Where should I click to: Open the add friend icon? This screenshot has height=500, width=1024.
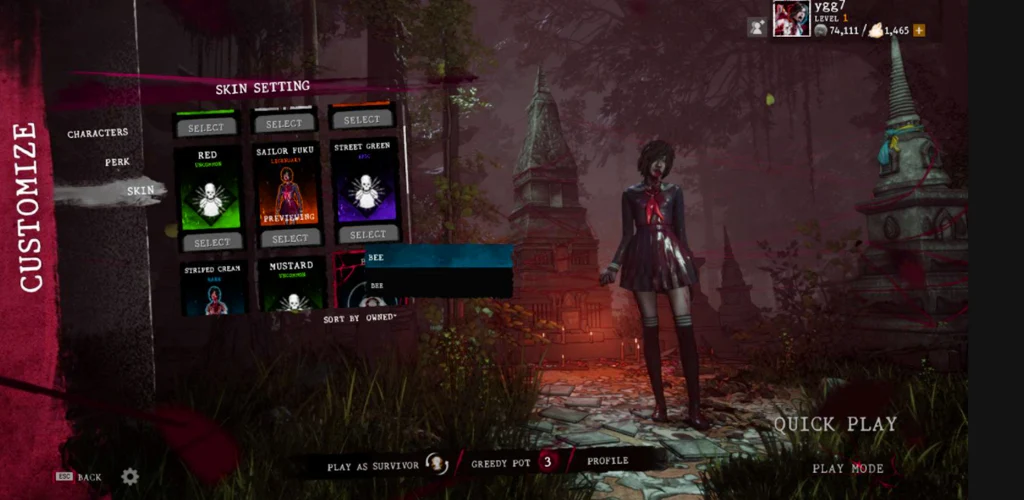point(757,28)
